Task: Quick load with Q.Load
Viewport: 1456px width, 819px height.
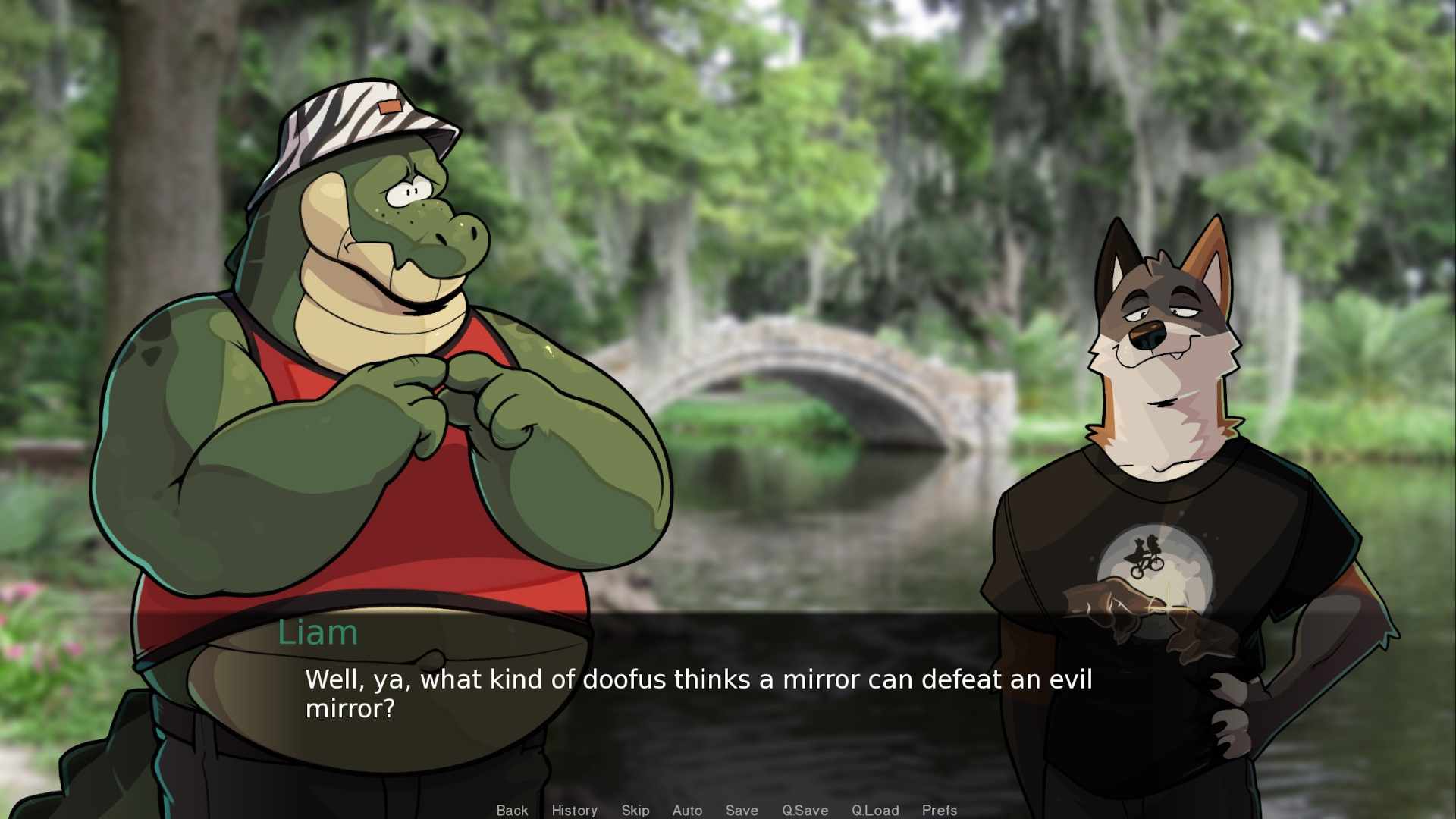Action: coord(874,810)
